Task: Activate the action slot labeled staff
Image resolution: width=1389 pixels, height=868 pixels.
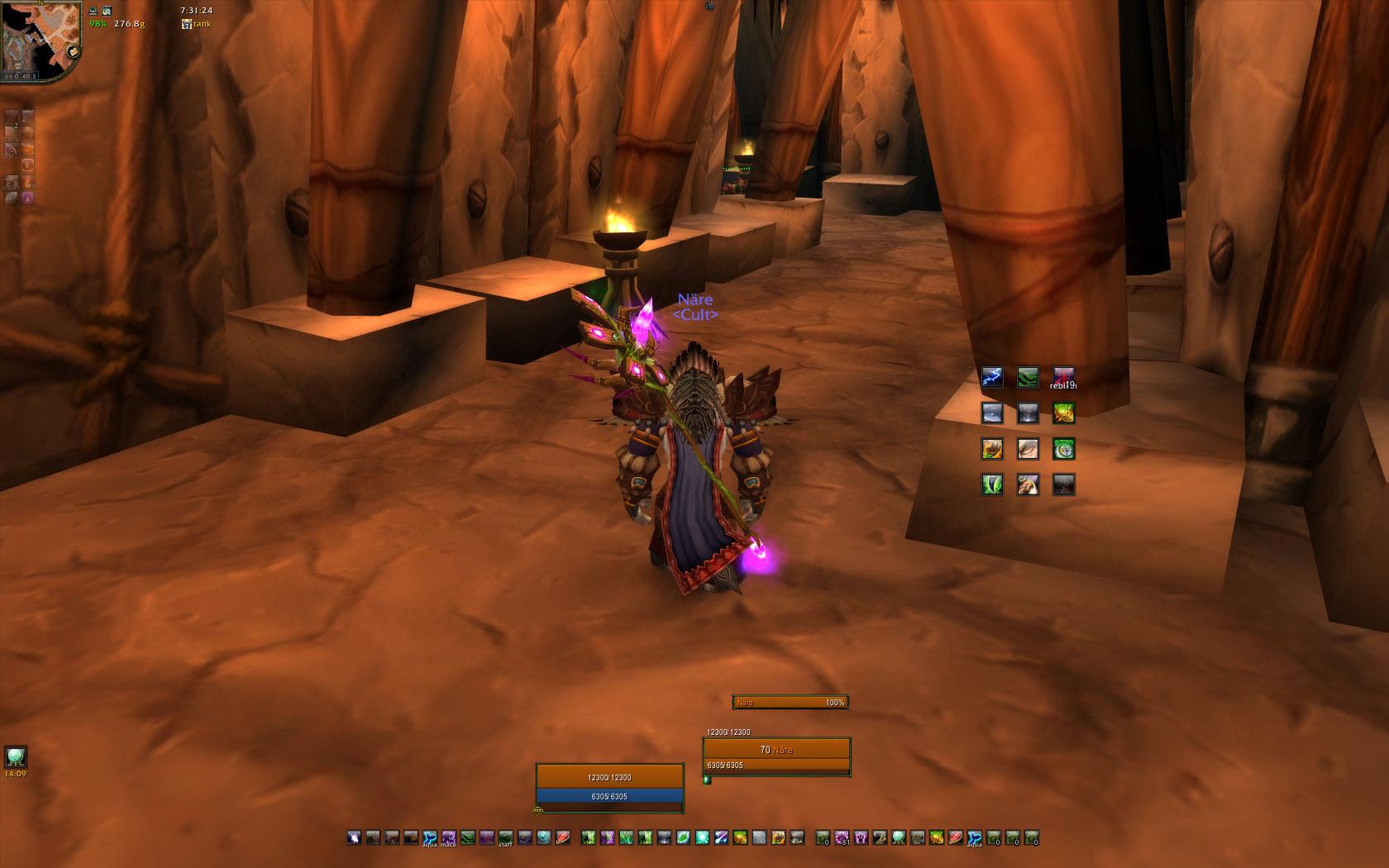Action: click(505, 837)
